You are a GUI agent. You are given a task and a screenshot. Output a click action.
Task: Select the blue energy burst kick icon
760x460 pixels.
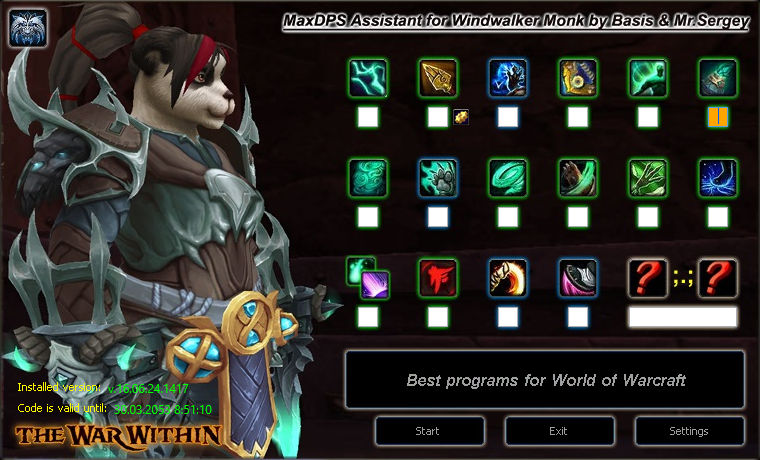click(717, 178)
